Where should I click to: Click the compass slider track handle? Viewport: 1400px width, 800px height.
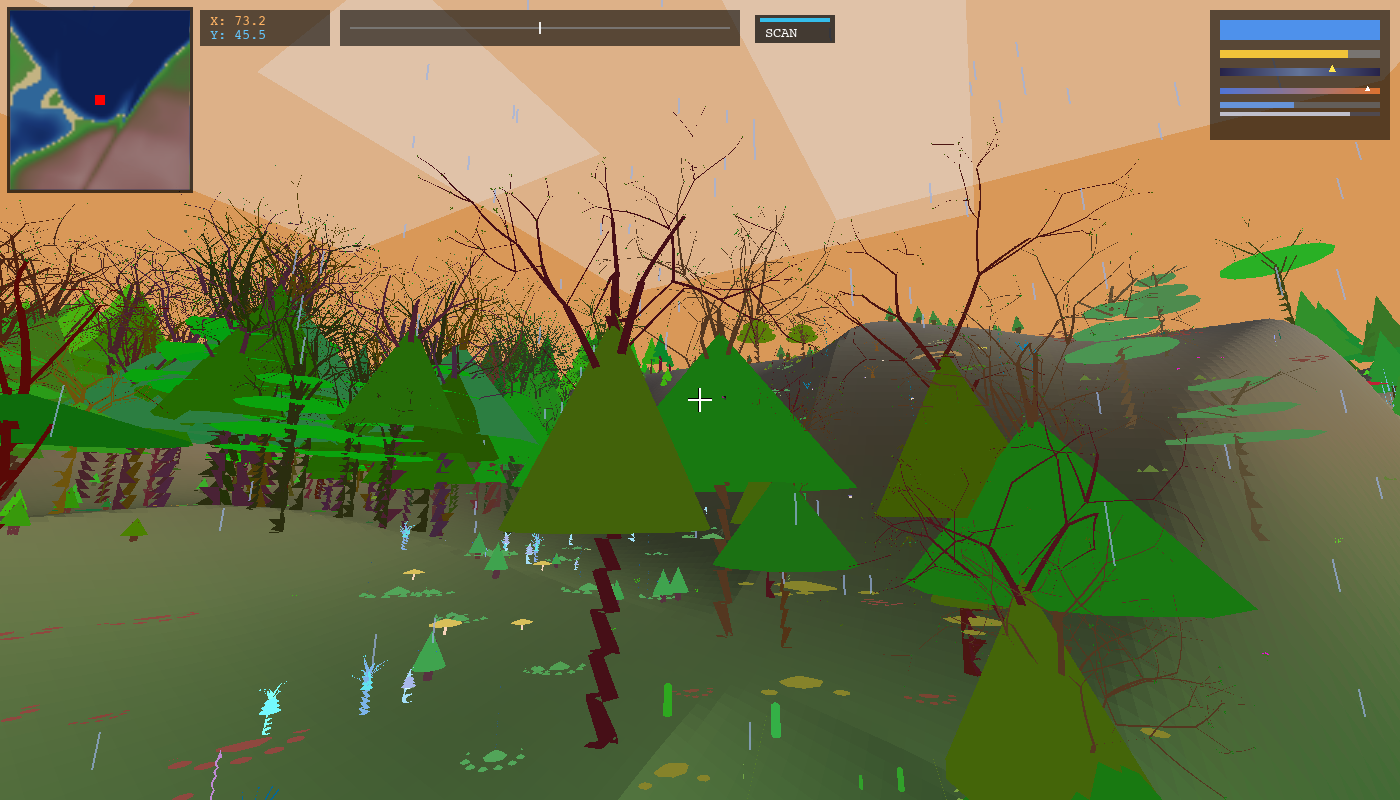pos(540,28)
